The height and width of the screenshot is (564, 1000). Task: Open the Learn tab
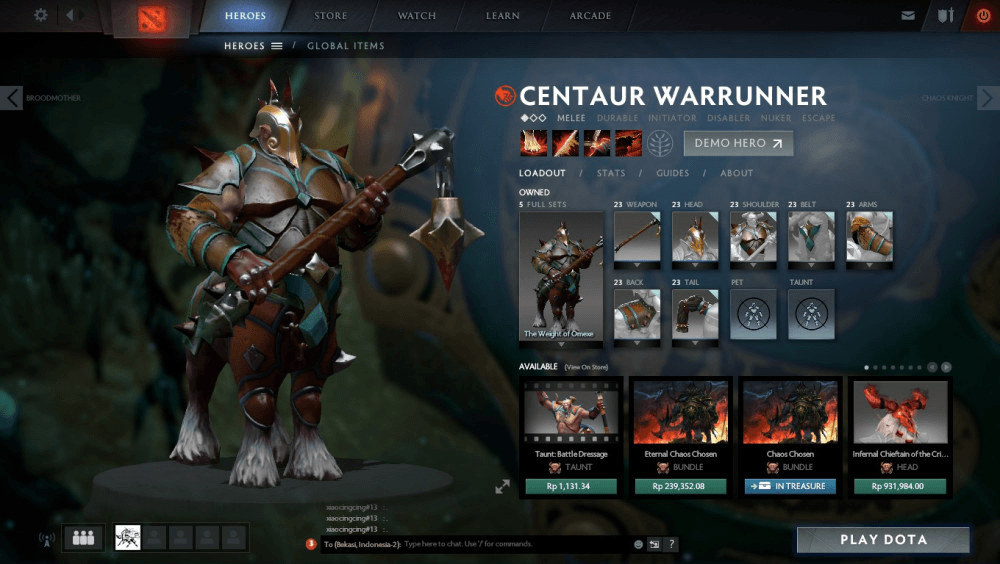click(x=502, y=16)
